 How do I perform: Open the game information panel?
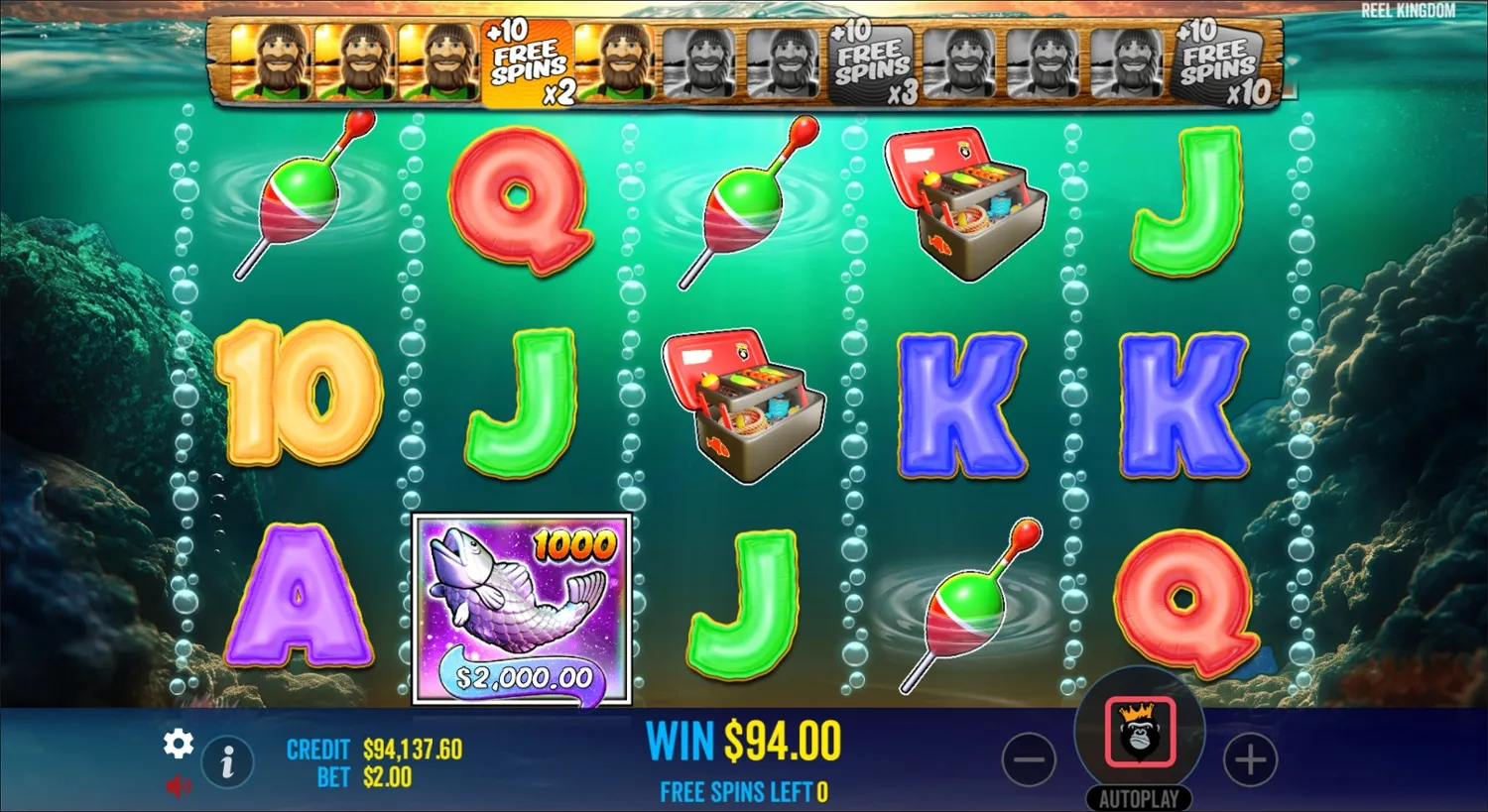pyautogui.click(x=227, y=763)
